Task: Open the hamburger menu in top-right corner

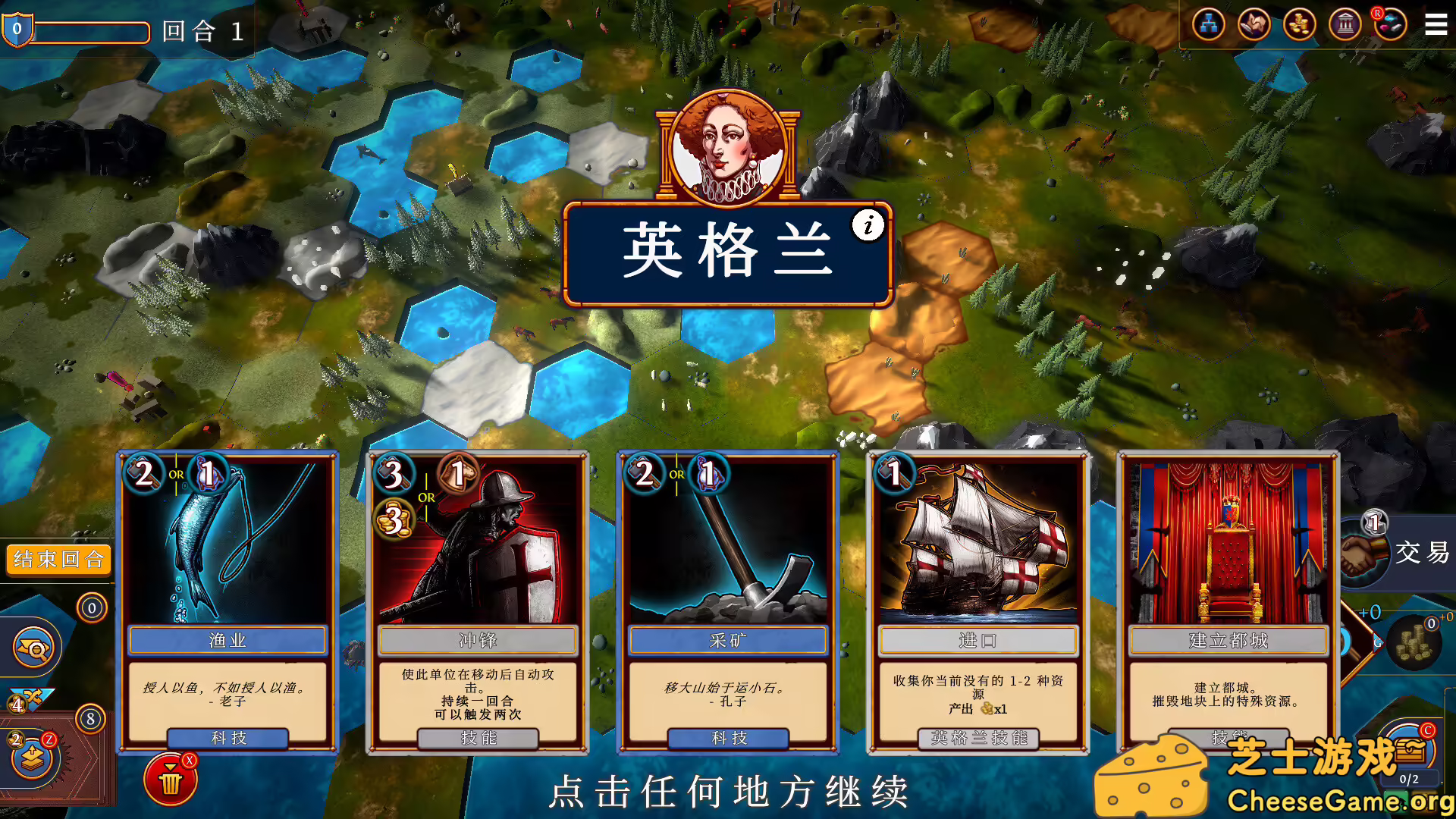Action: coord(1437,23)
